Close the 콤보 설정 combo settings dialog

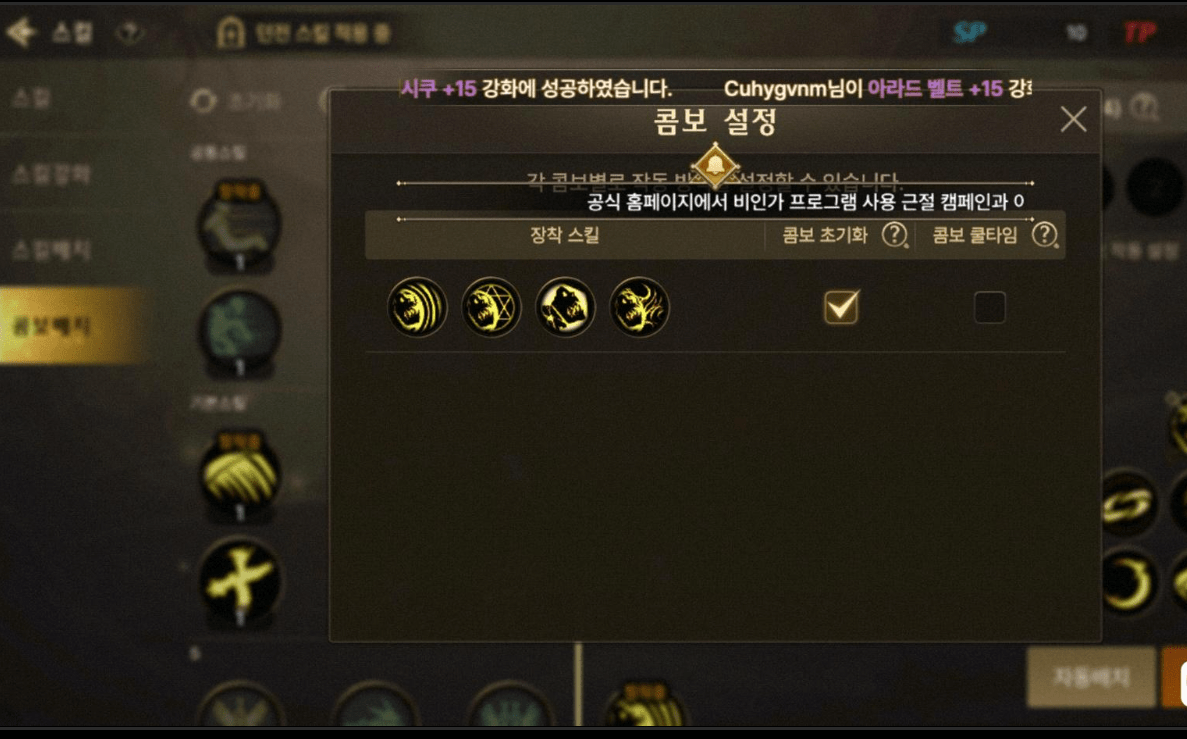[x=1073, y=120]
